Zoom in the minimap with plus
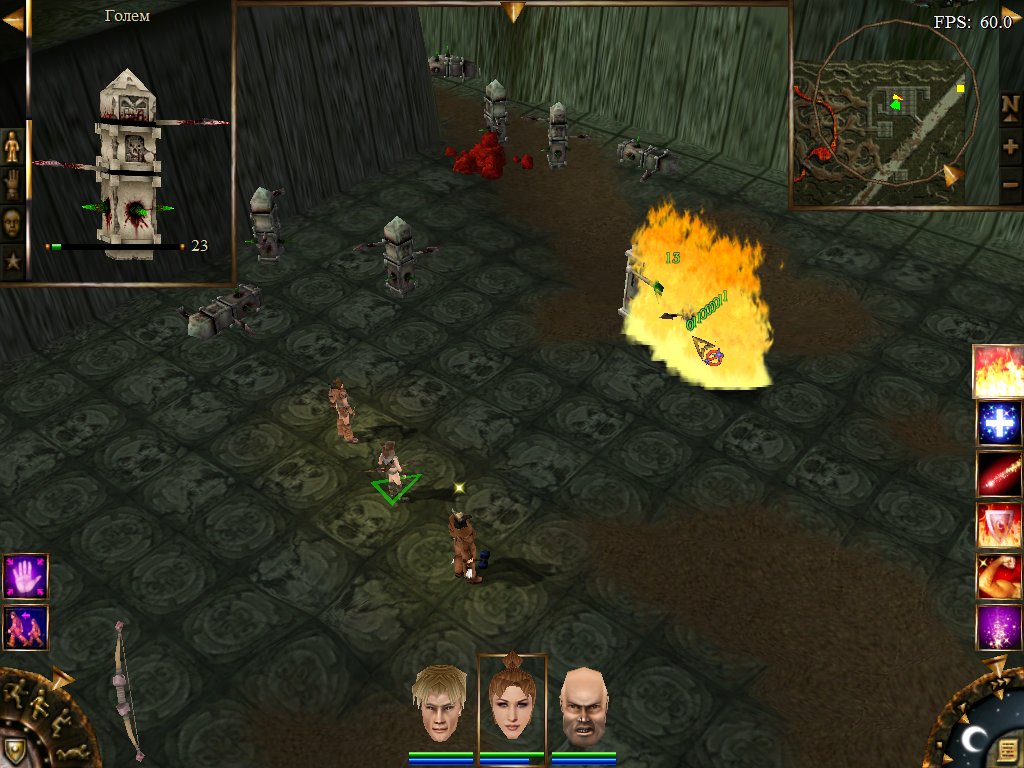The width and height of the screenshot is (1024, 768). click(x=1010, y=146)
